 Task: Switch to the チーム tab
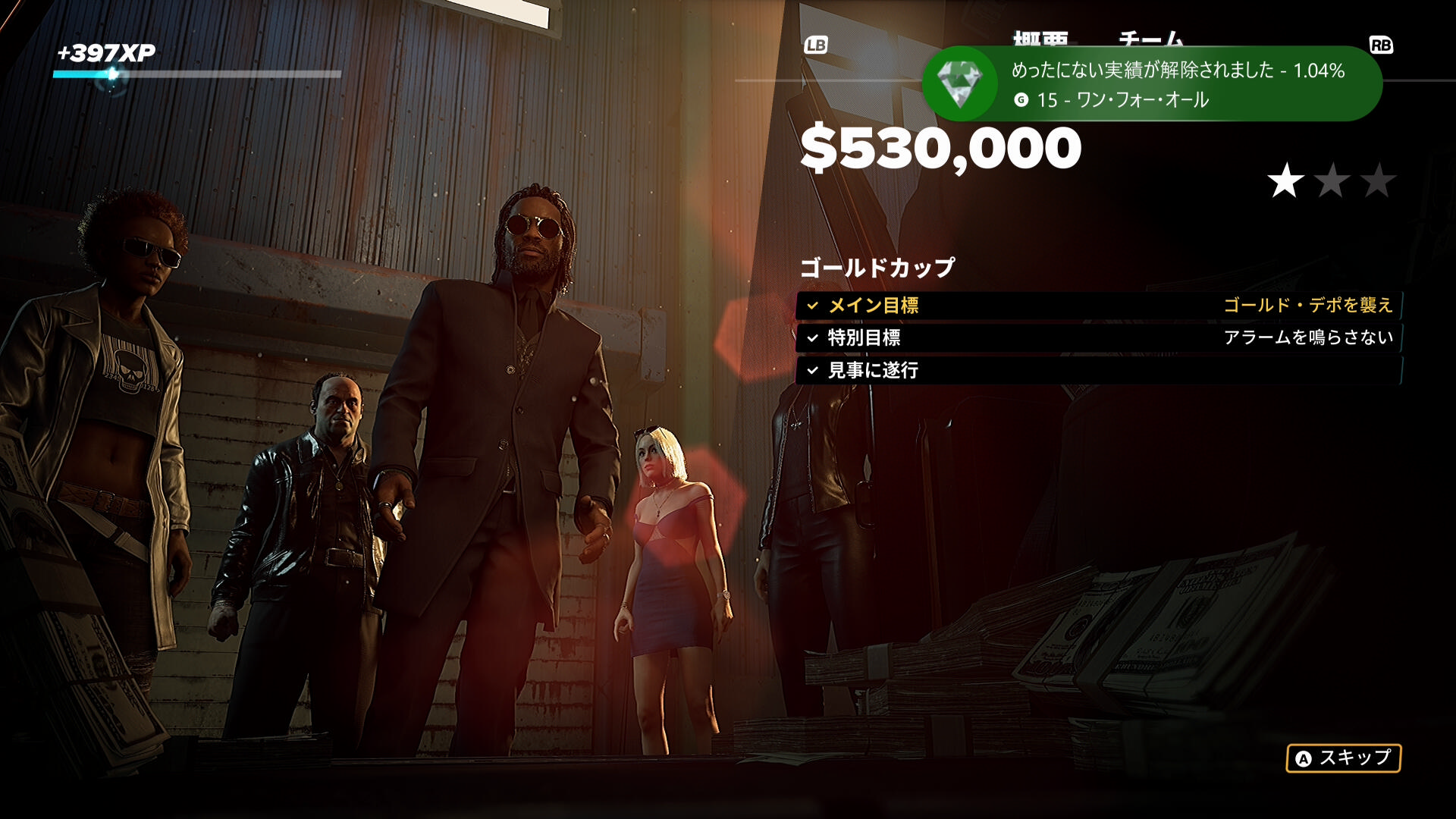click(x=1150, y=37)
